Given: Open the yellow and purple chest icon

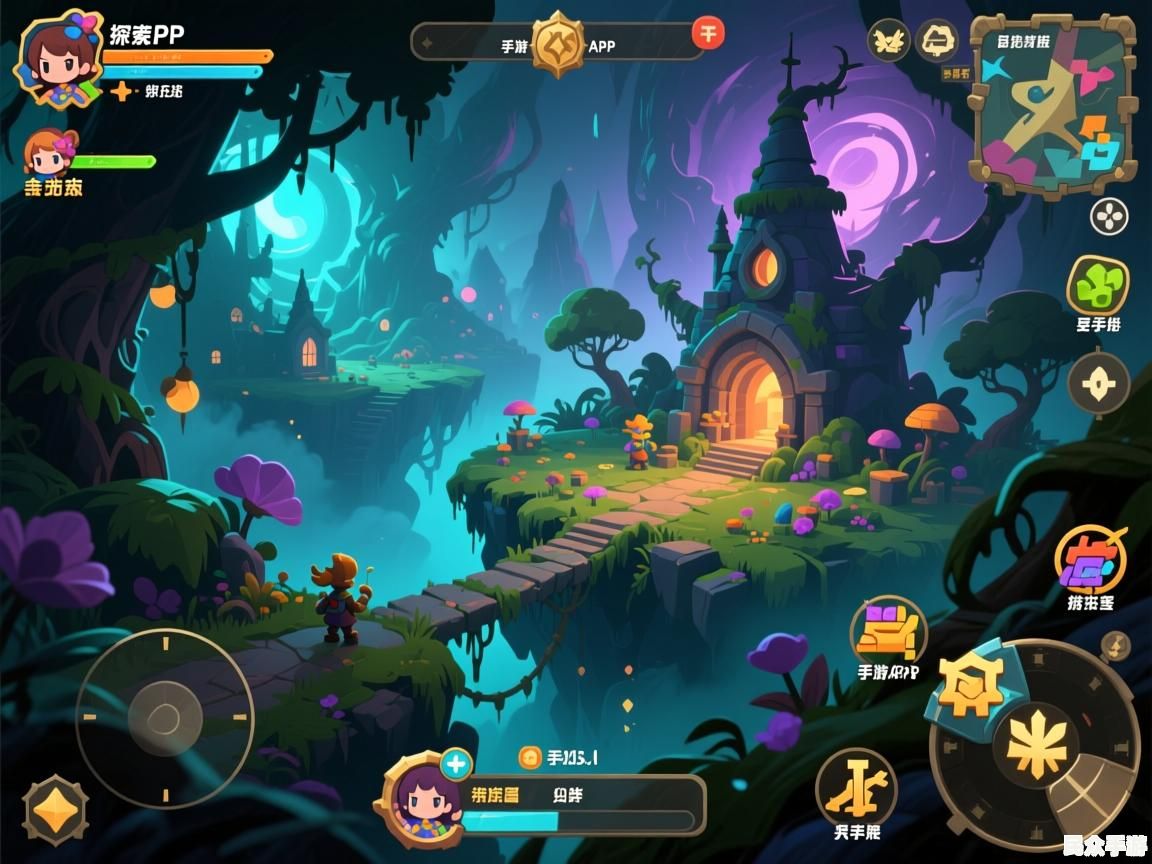Looking at the screenshot, I should tap(888, 630).
